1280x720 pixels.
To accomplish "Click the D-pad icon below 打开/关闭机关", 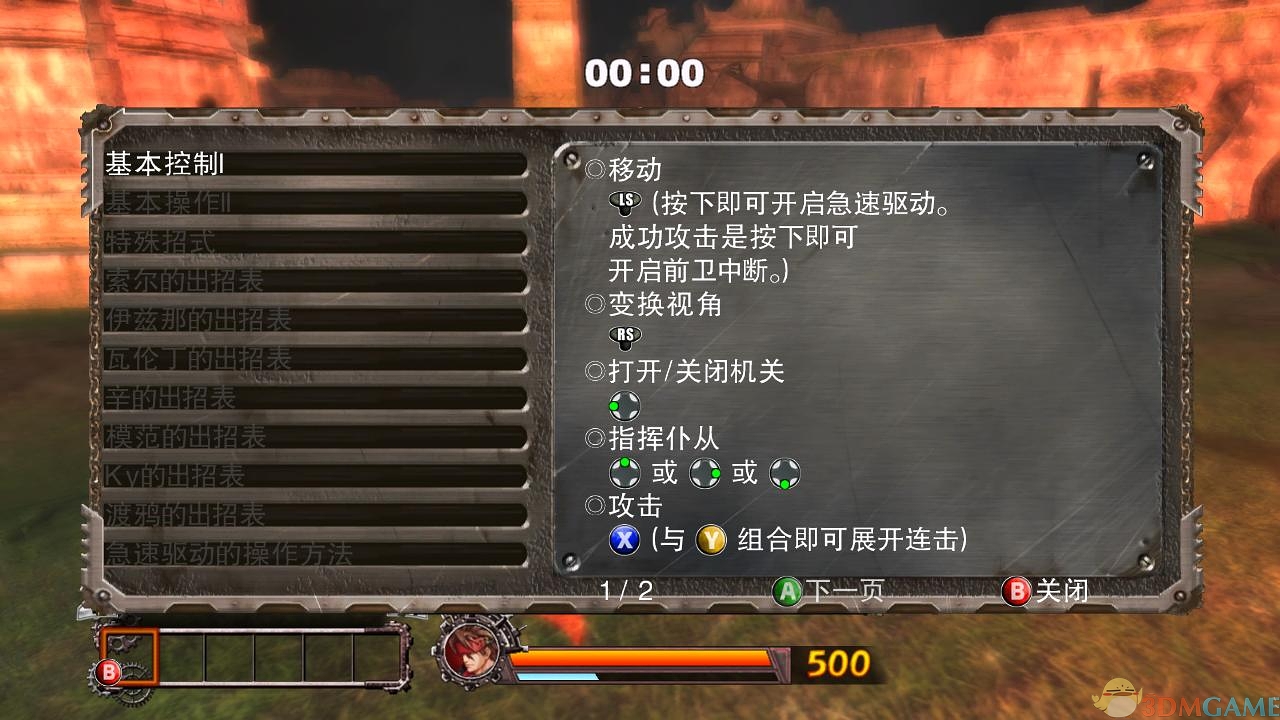I will coord(624,405).
